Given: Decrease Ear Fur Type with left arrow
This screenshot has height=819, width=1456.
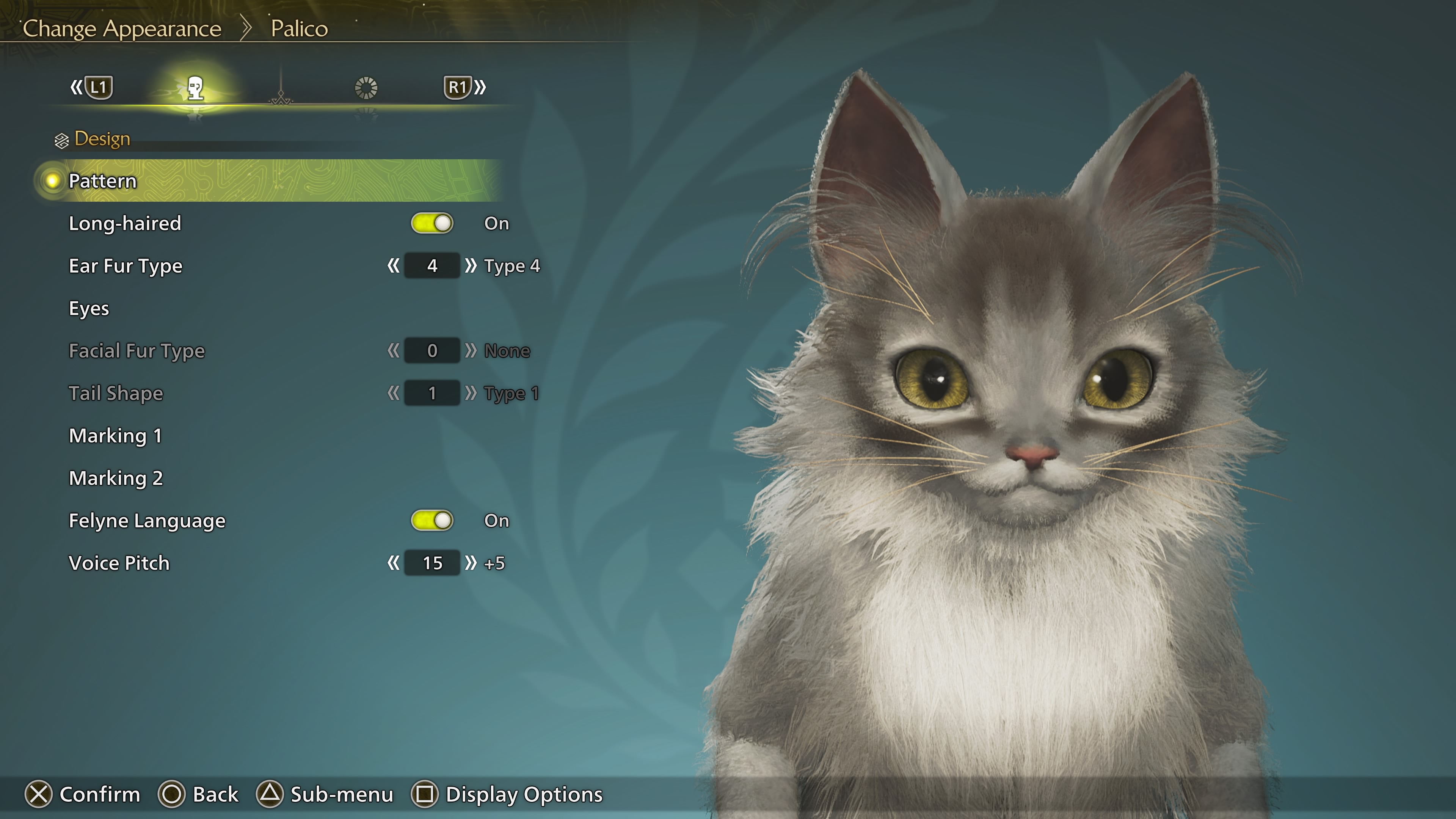Looking at the screenshot, I should [394, 266].
